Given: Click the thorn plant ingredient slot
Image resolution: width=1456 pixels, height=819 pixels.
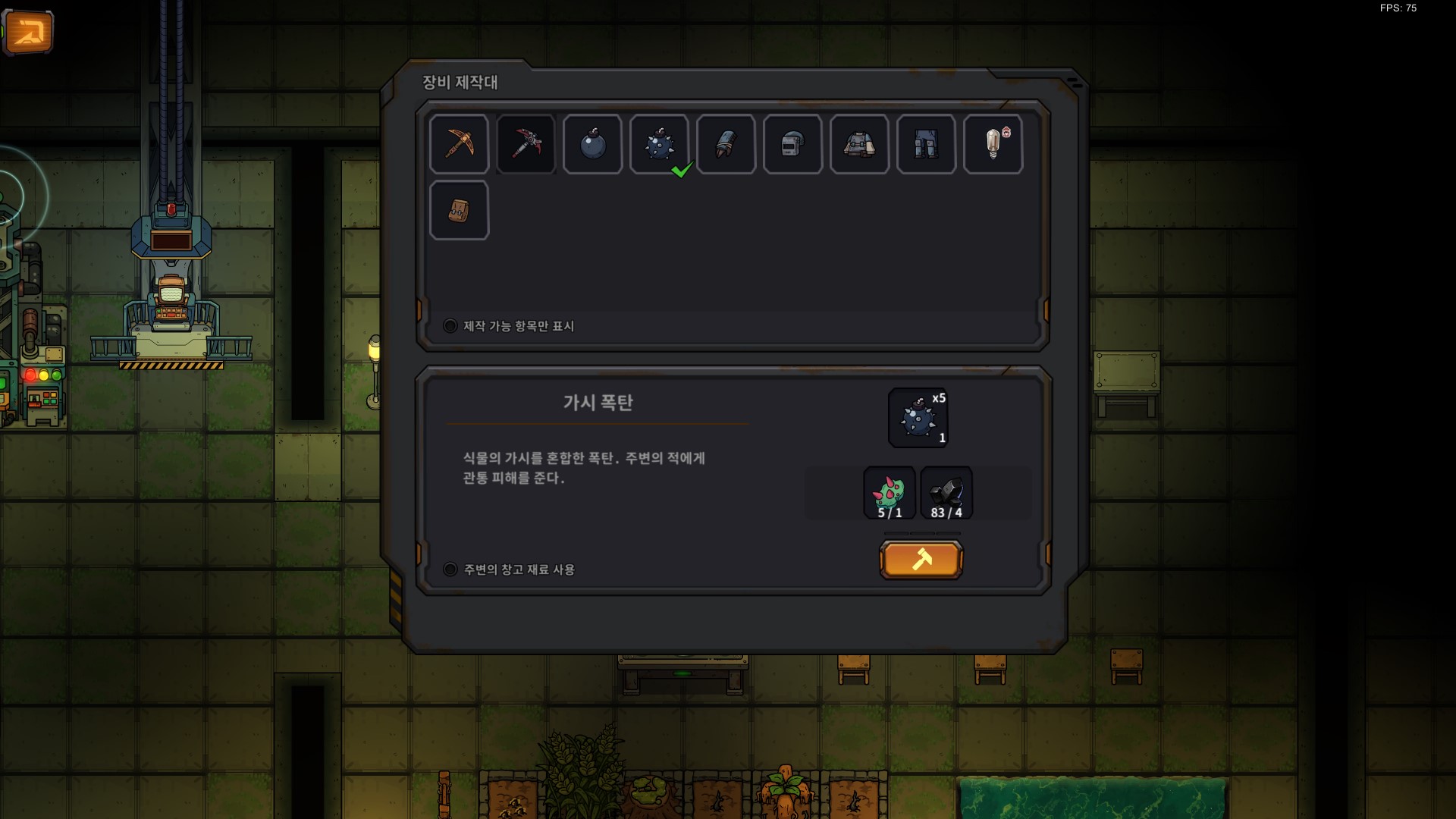Looking at the screenshot, I should [x=890, y=494].
